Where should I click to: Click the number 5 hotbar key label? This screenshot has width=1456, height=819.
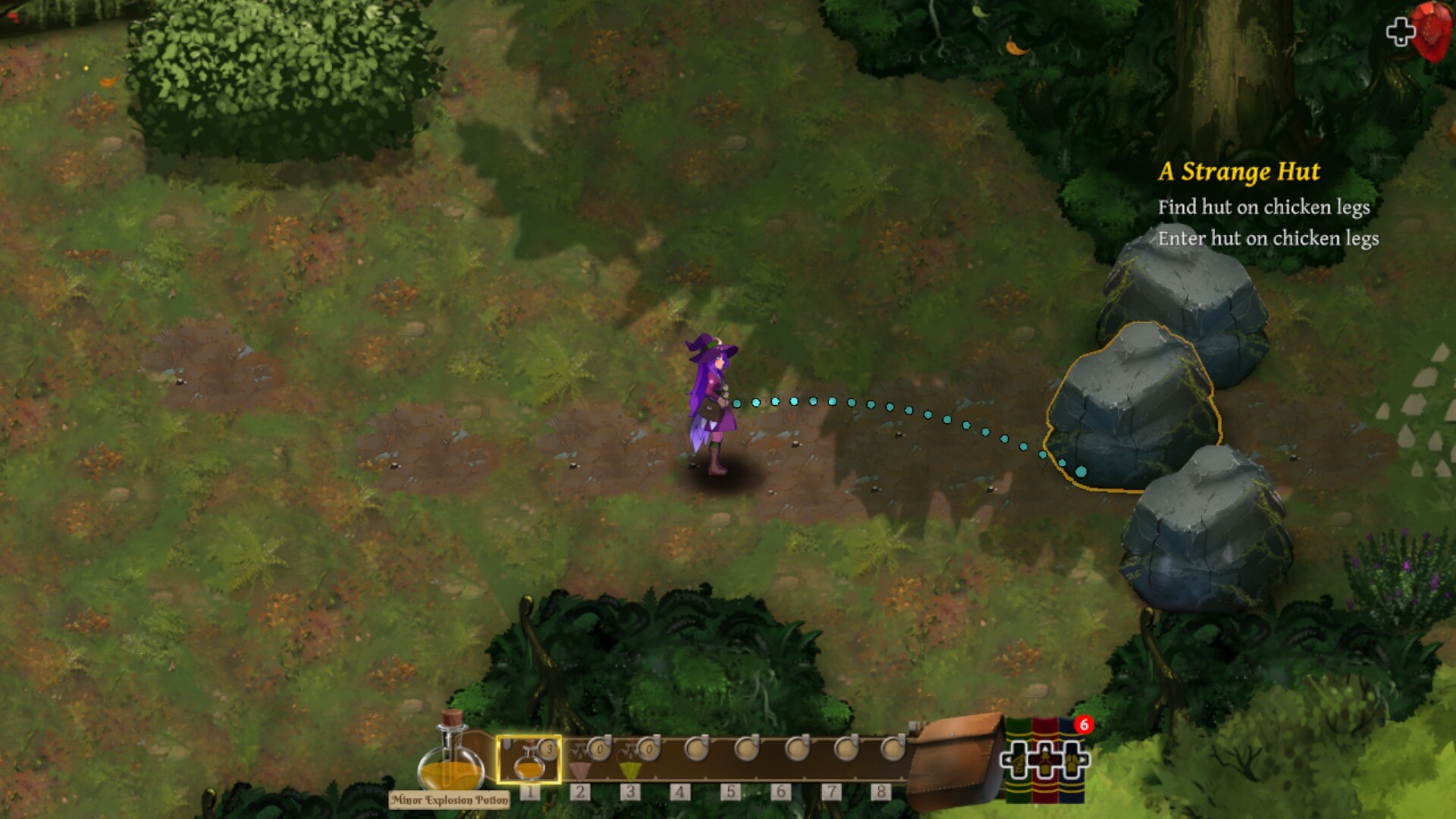730,791
